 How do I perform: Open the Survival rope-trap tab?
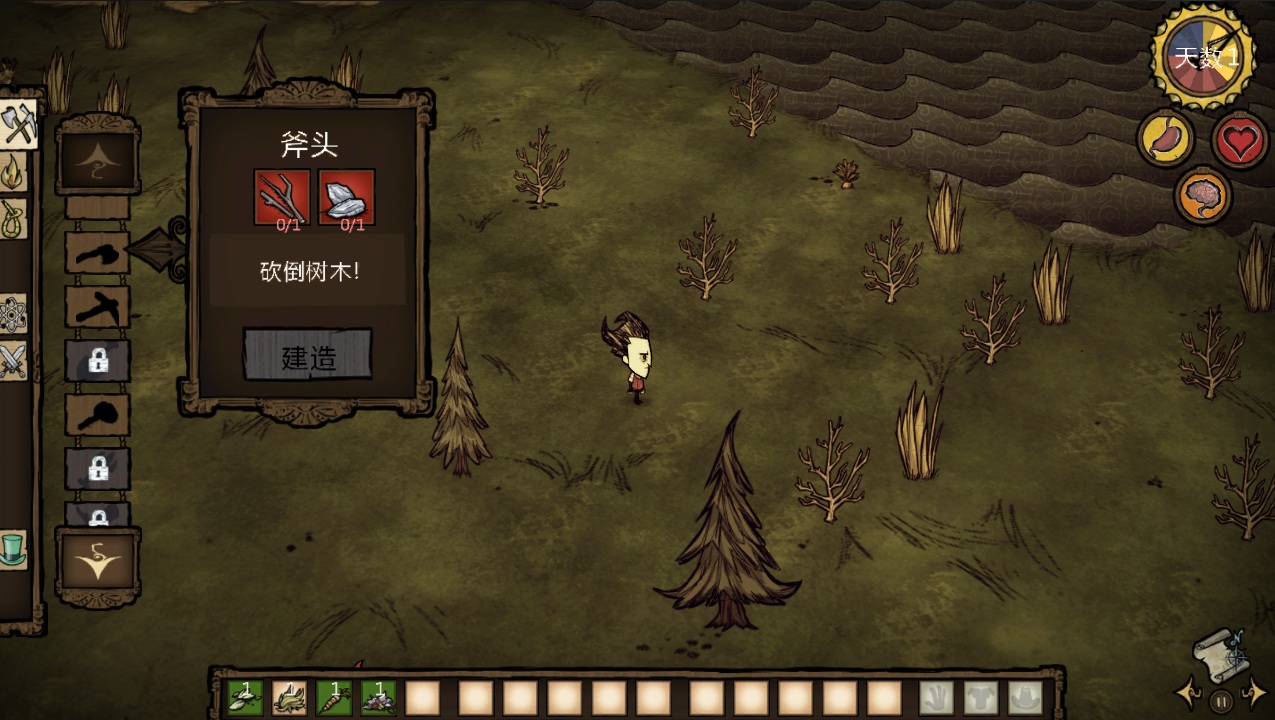point(13,219)
